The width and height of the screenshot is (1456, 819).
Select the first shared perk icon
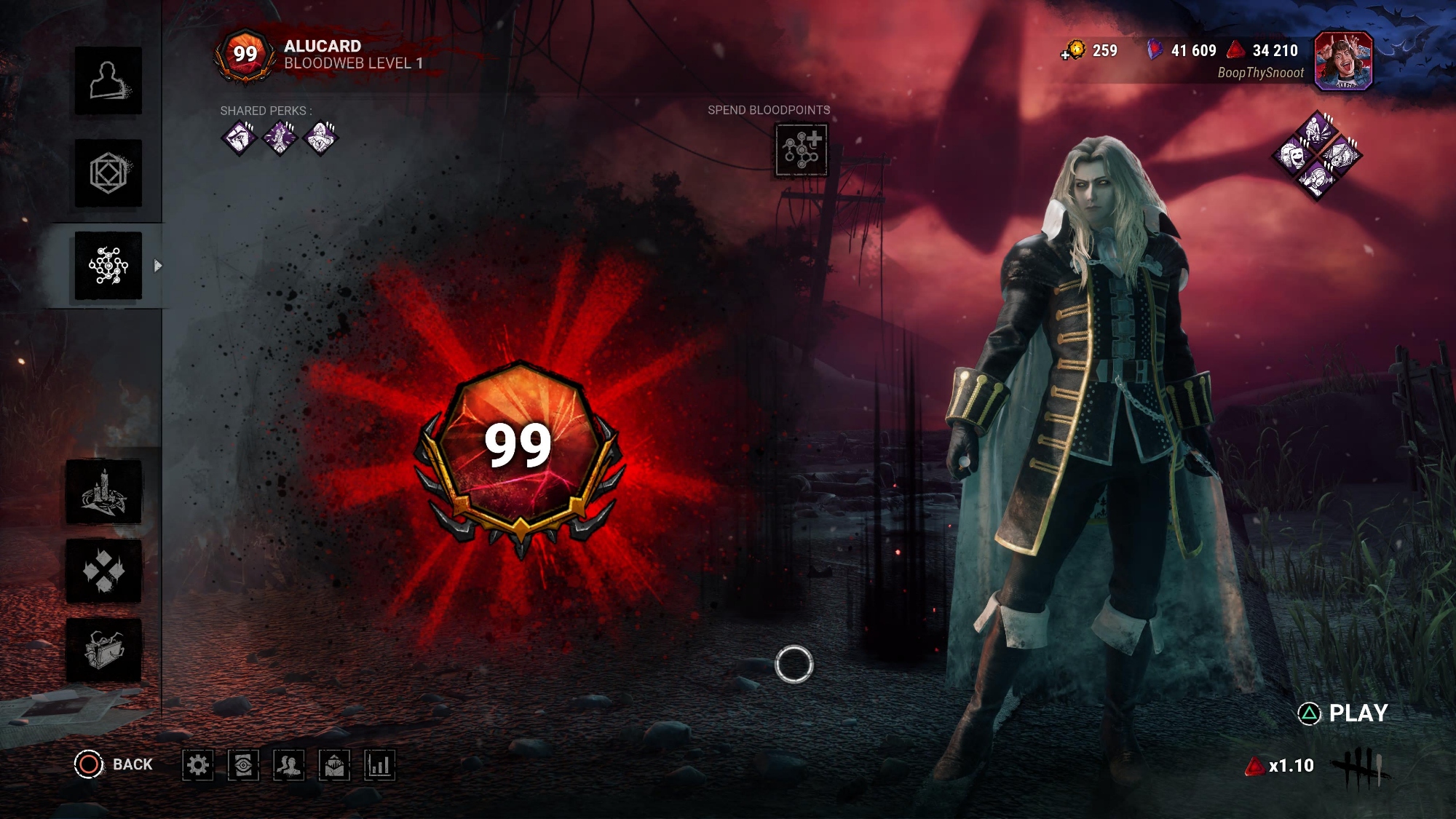(x=239, y=138)
